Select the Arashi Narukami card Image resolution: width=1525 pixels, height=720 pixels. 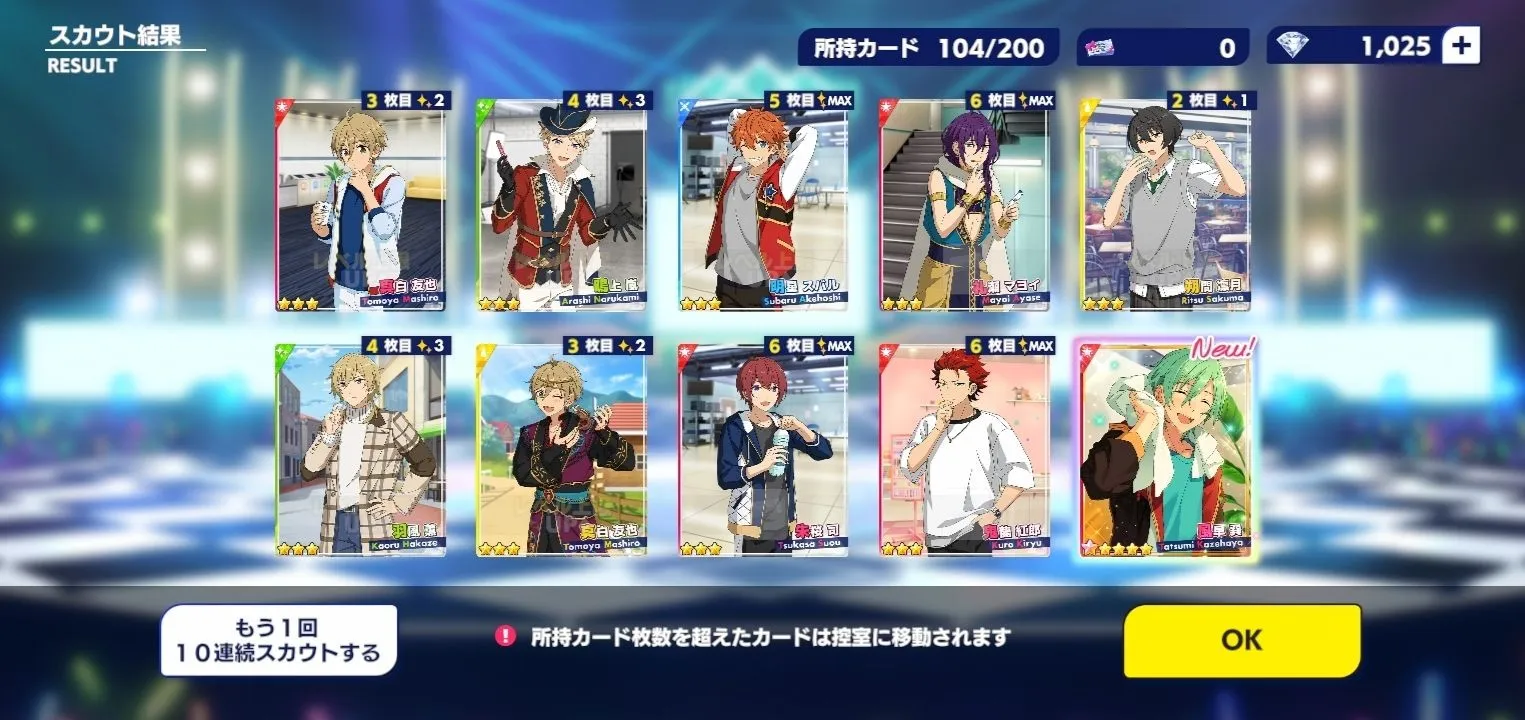pyautogui.click(x=562, y=205)
